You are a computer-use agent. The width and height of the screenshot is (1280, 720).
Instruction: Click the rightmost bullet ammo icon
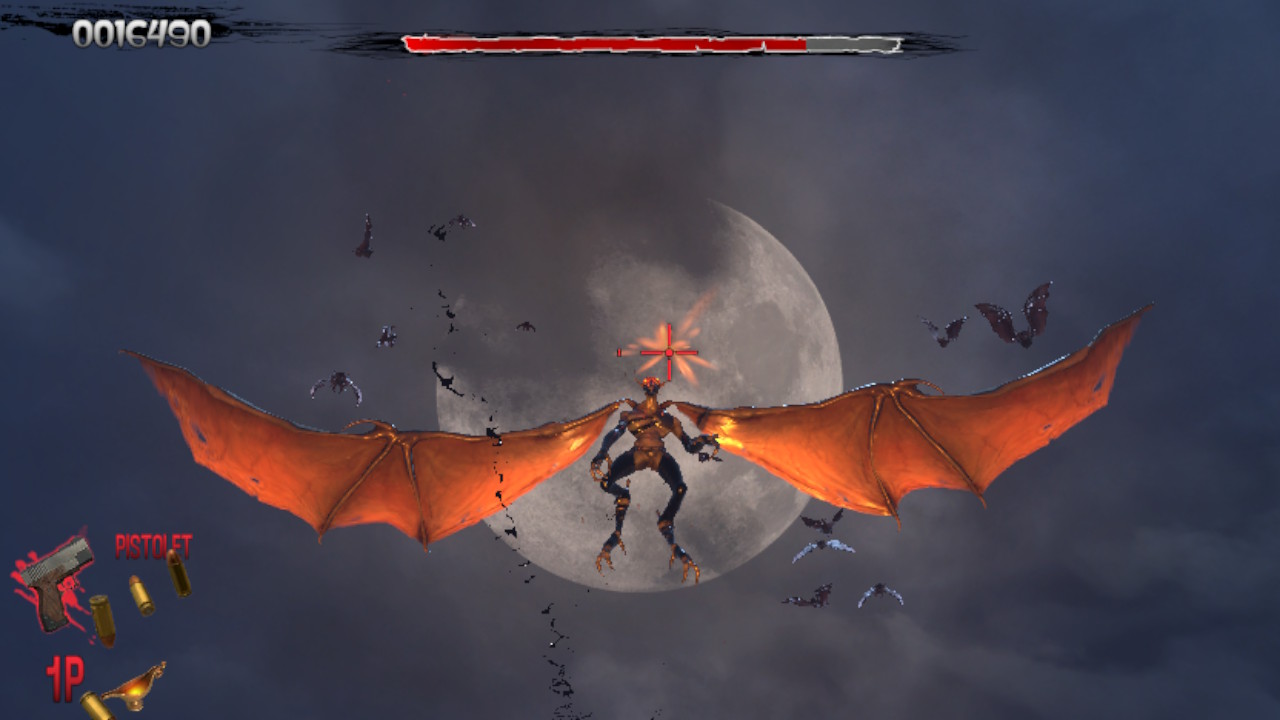181,573
